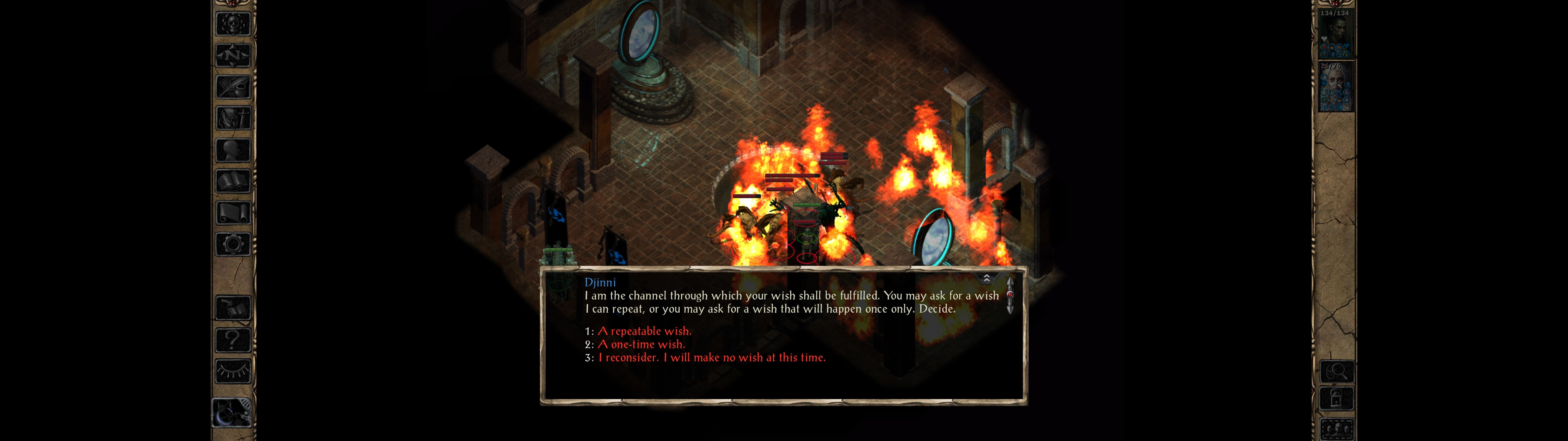
Task: Choose the reply "A repeatable wish."
Action: tap(645, 331)
